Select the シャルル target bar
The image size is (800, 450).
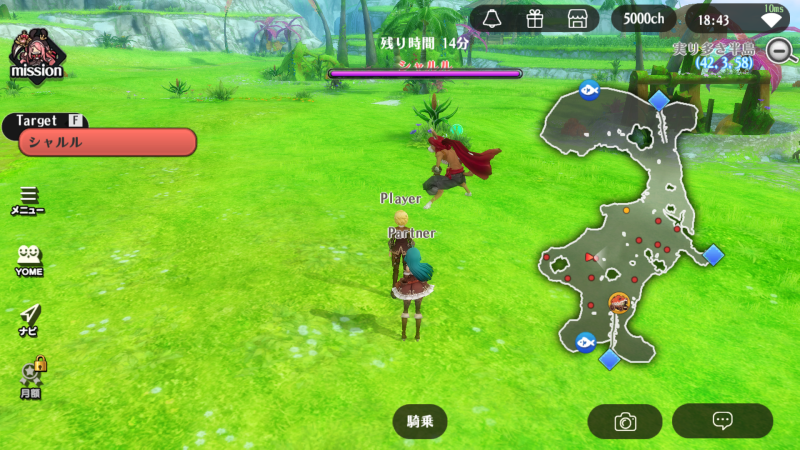(x=107, y=142)
